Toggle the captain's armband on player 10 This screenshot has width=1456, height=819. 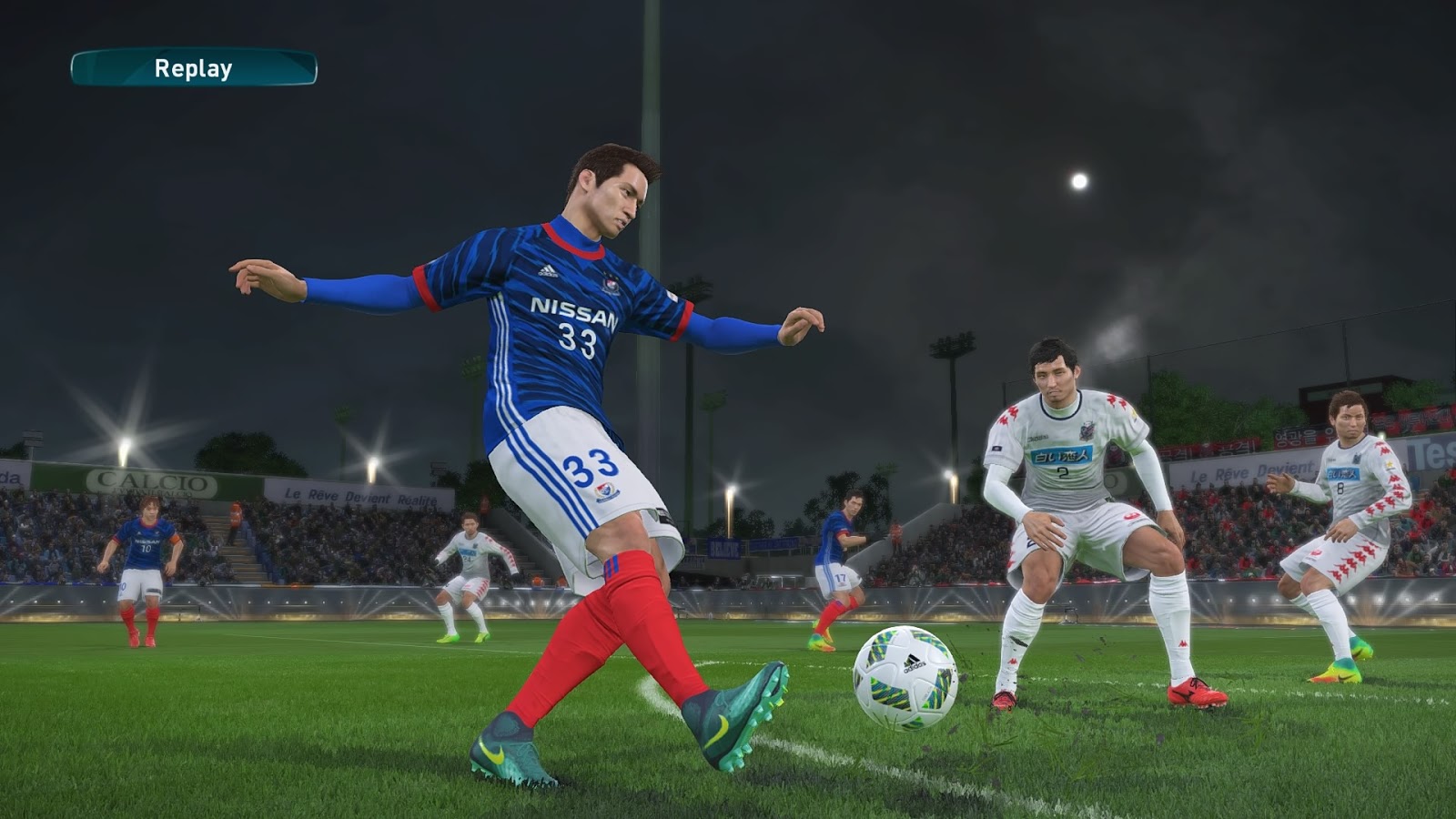tap(176, 541)
